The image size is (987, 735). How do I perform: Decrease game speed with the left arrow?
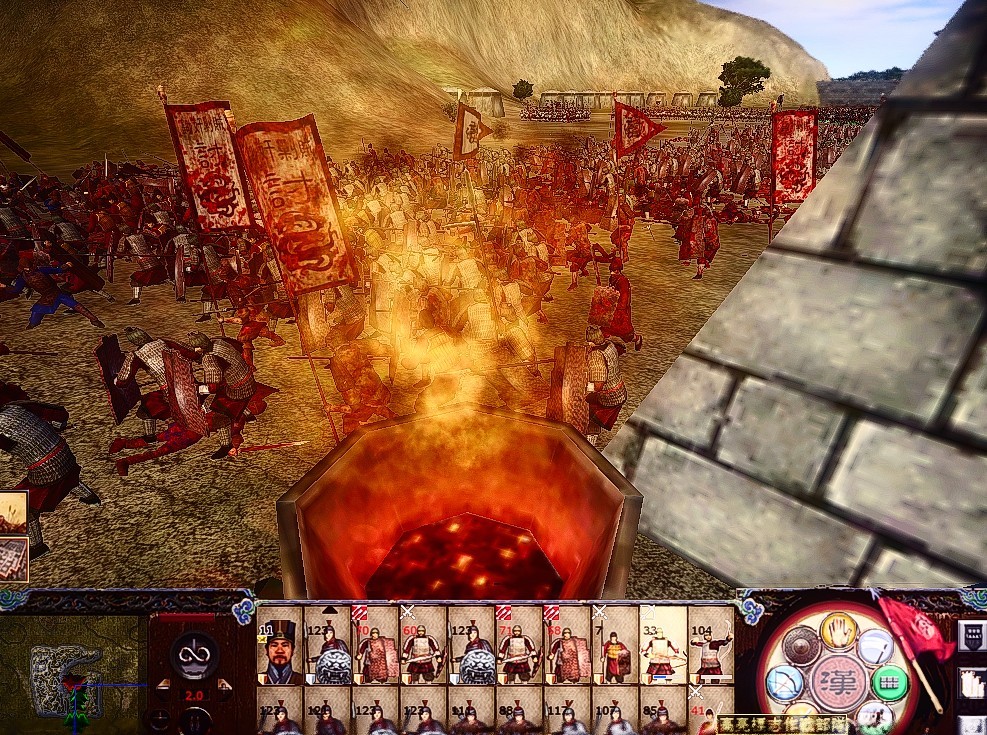coord(163,685)
